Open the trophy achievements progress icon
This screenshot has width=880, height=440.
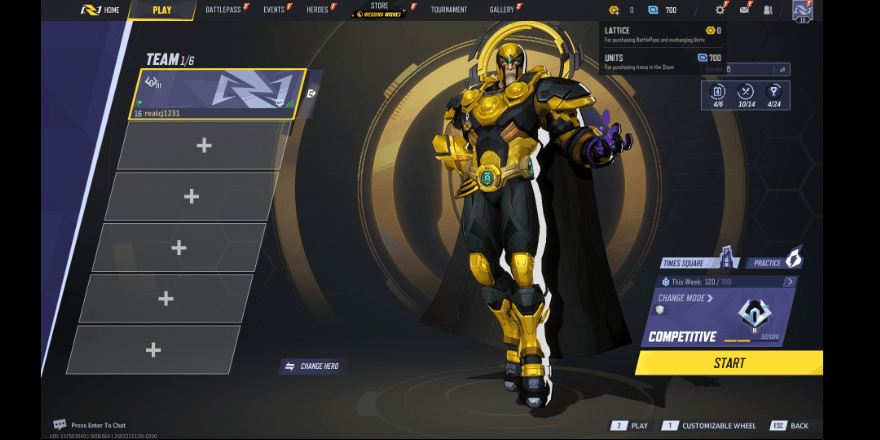coord(774,94)
